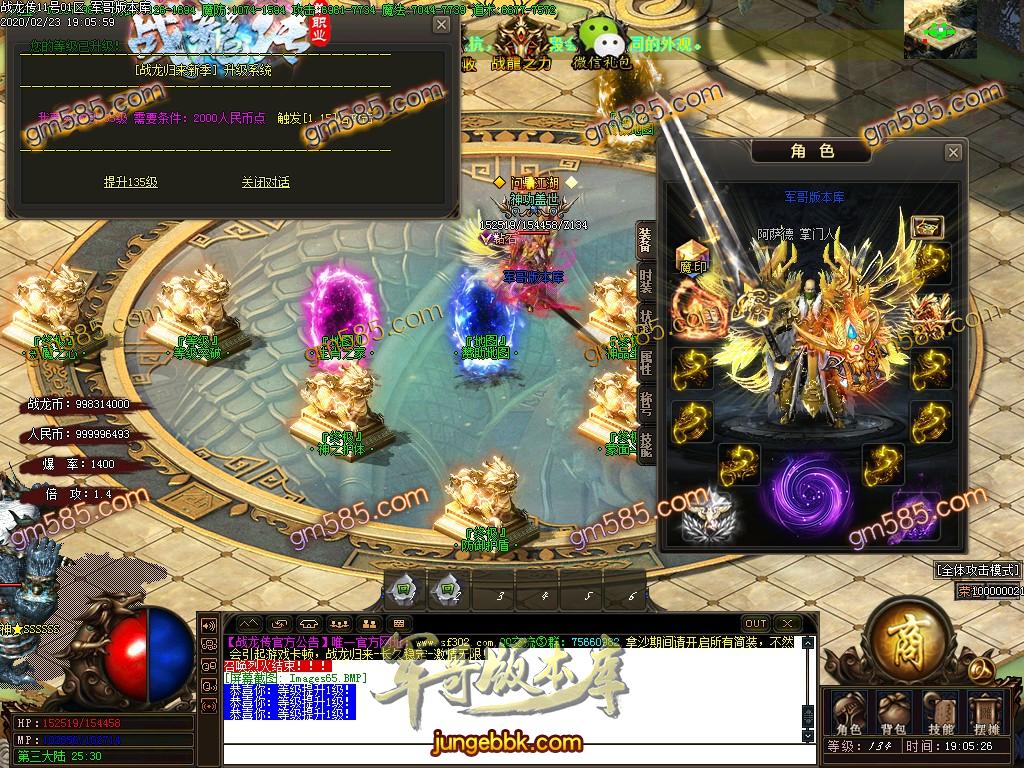The width and height of the screenshot is (1024, 768).
Task: Select the 关闭对话 dialogue option
Action: pos(265,182)
